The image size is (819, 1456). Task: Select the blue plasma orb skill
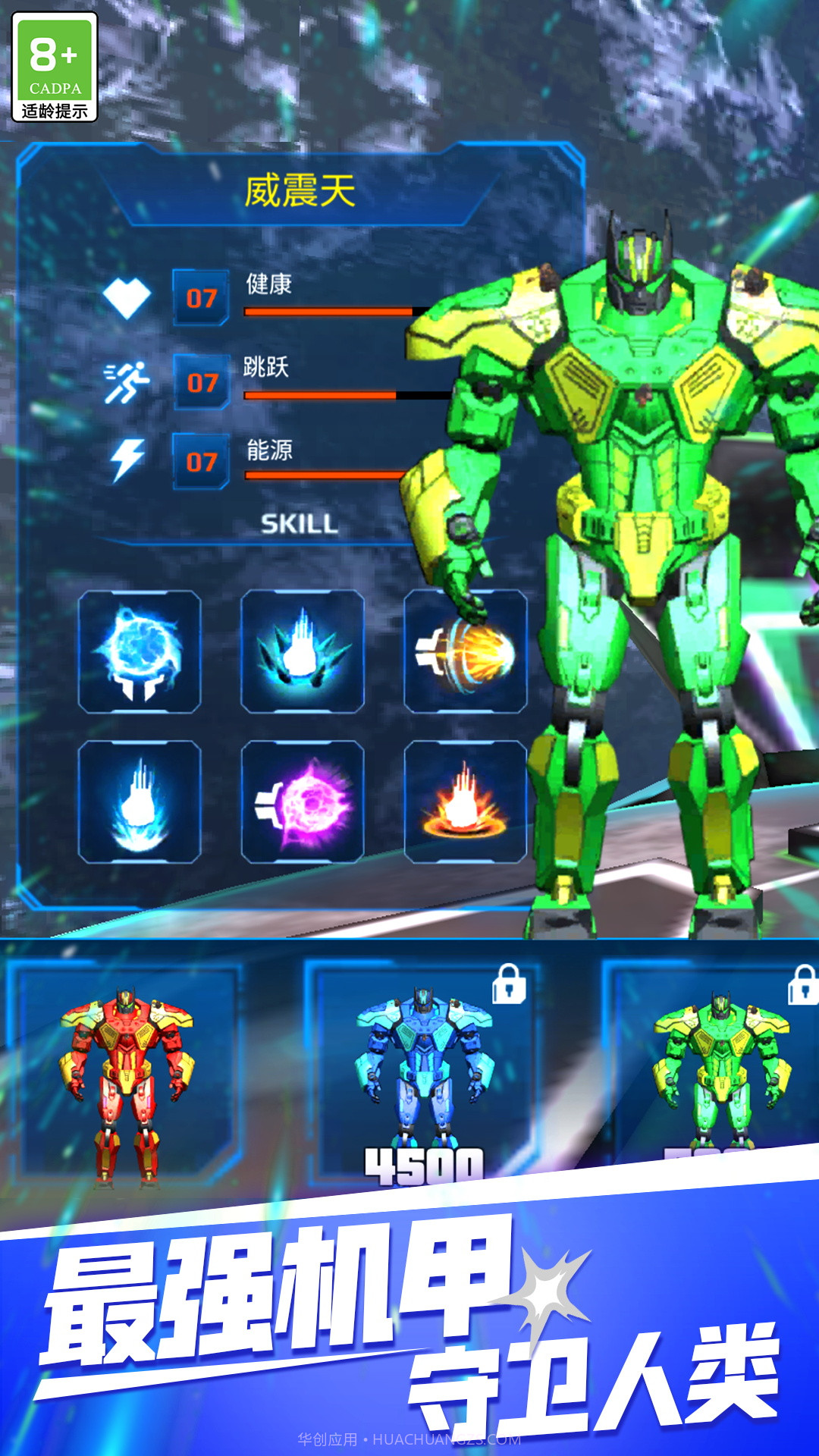coord(140,652)
